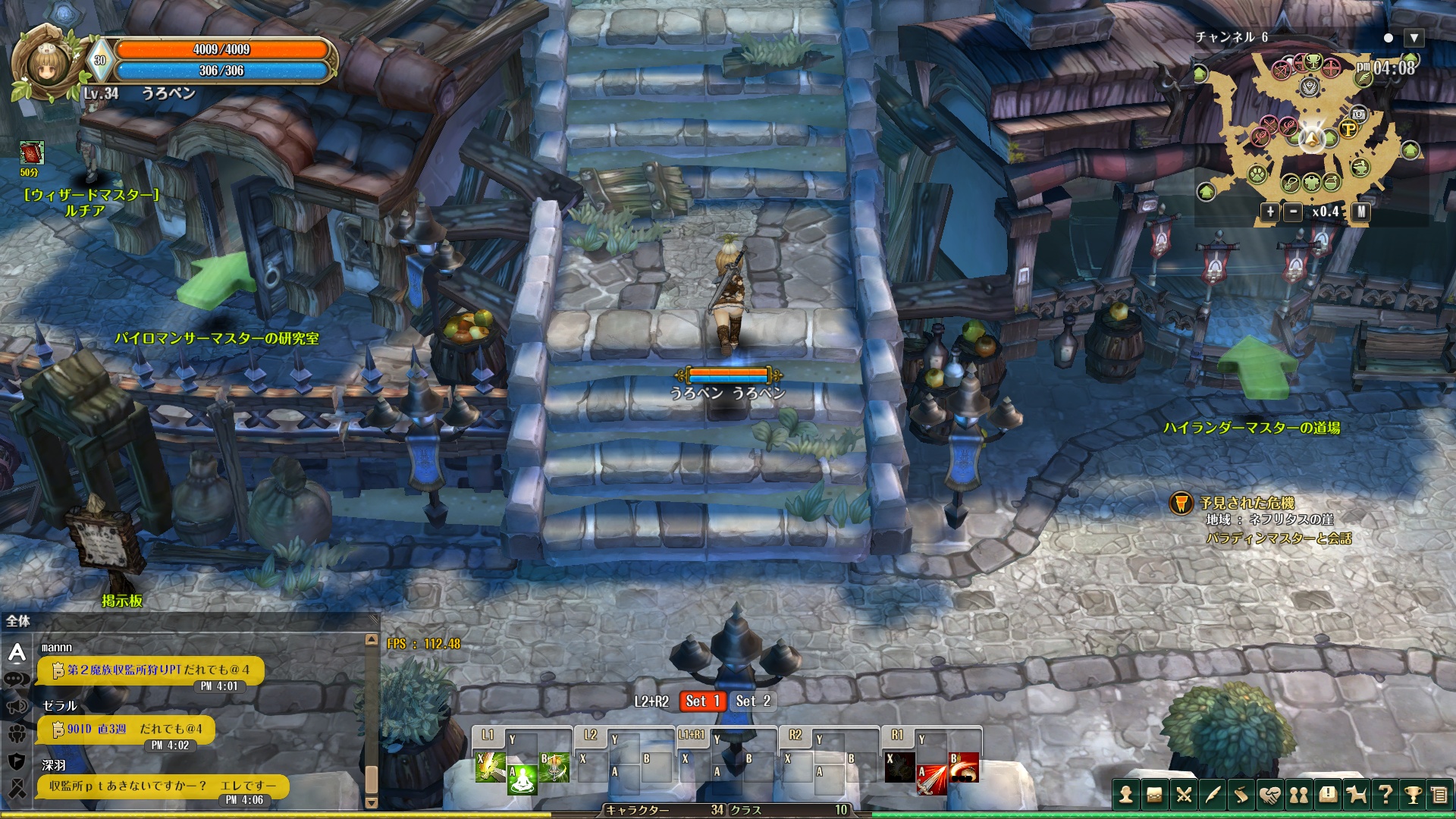Open the handshake heart menu icon
Image resolution: width=1456 pixels, height=819 pixels.
1270,795
